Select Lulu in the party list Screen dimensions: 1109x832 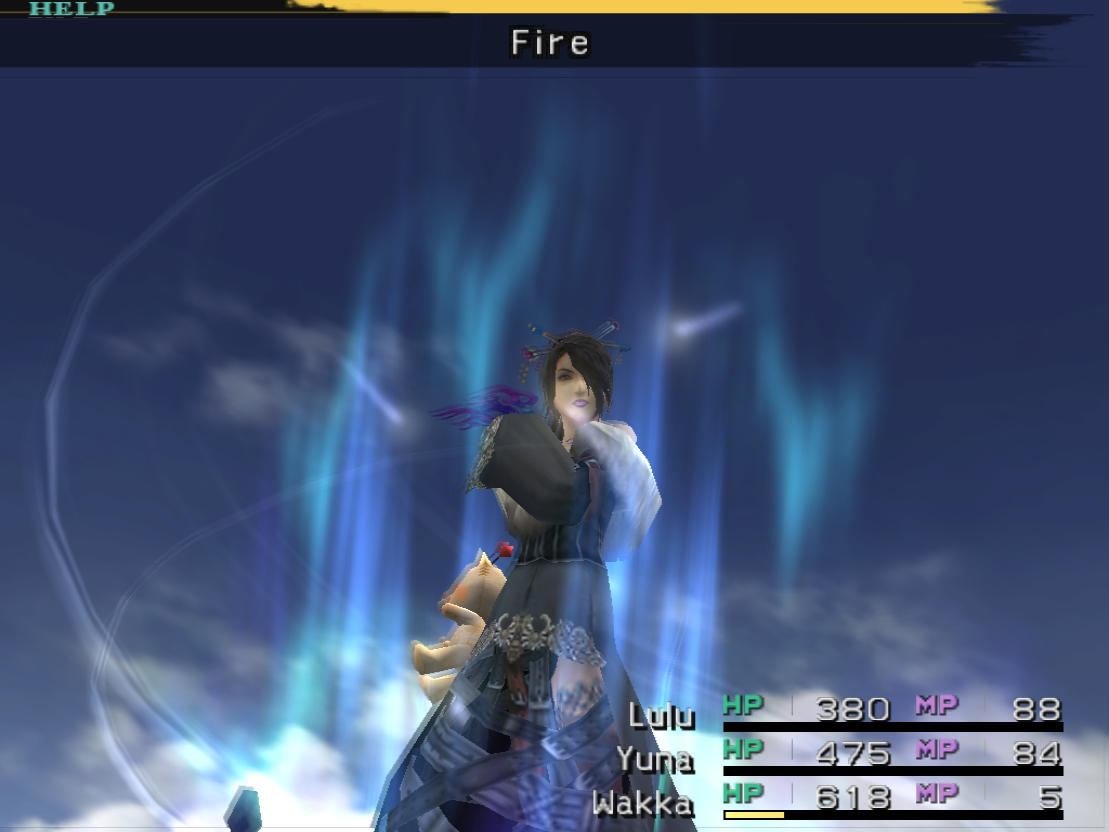[x=661, y=714]
